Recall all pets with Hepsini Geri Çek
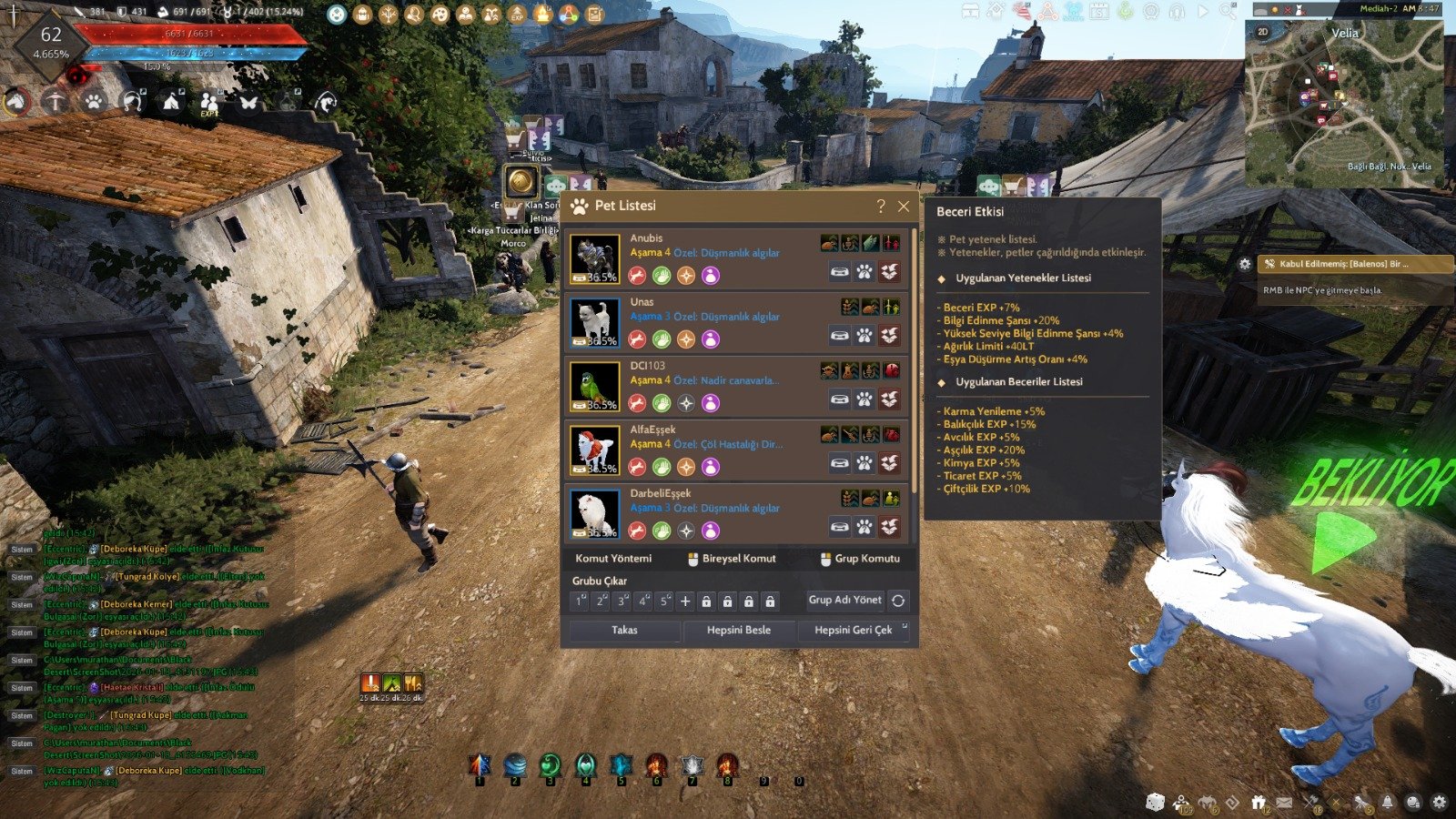 (853, 630)
